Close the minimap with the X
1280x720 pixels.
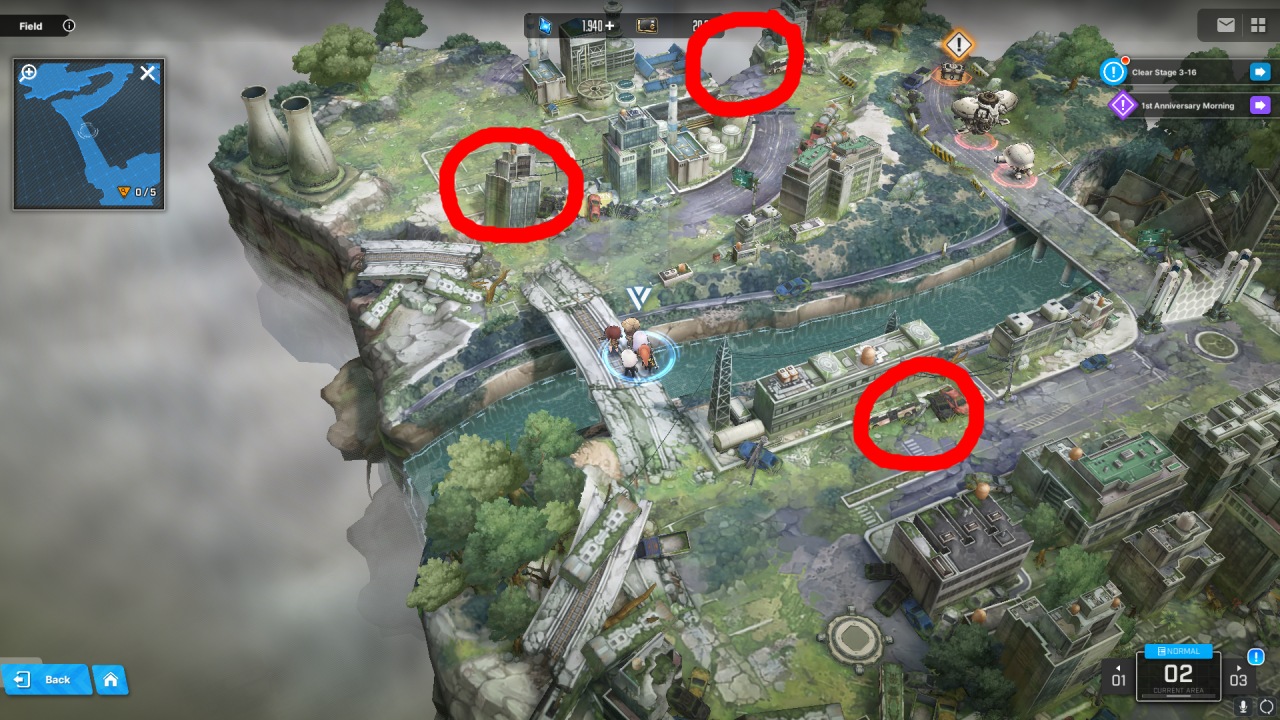click(x=148, y=72)
